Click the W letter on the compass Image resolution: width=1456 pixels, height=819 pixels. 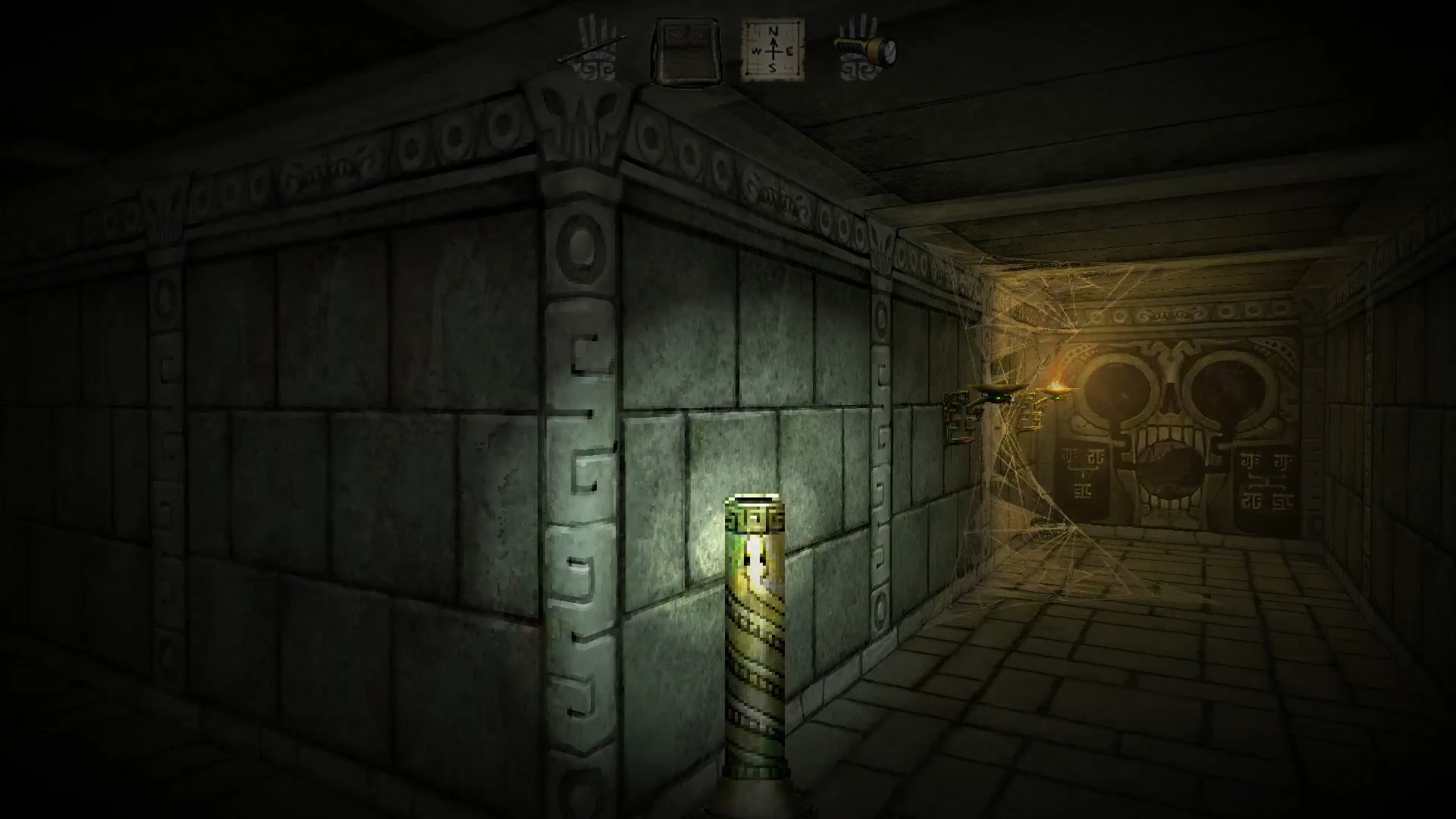click(757, 52)
